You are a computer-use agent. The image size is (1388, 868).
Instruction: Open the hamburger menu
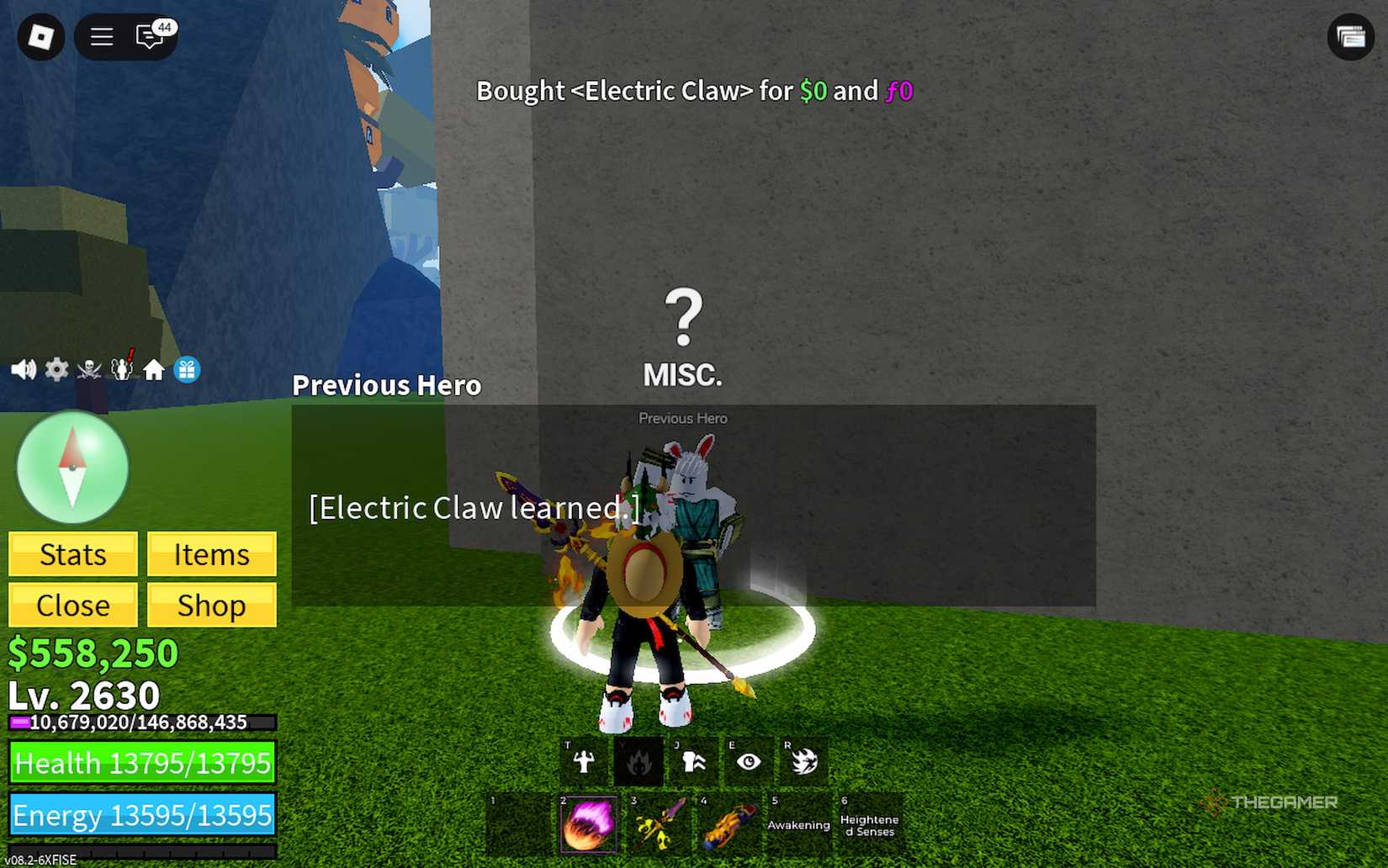100,37
